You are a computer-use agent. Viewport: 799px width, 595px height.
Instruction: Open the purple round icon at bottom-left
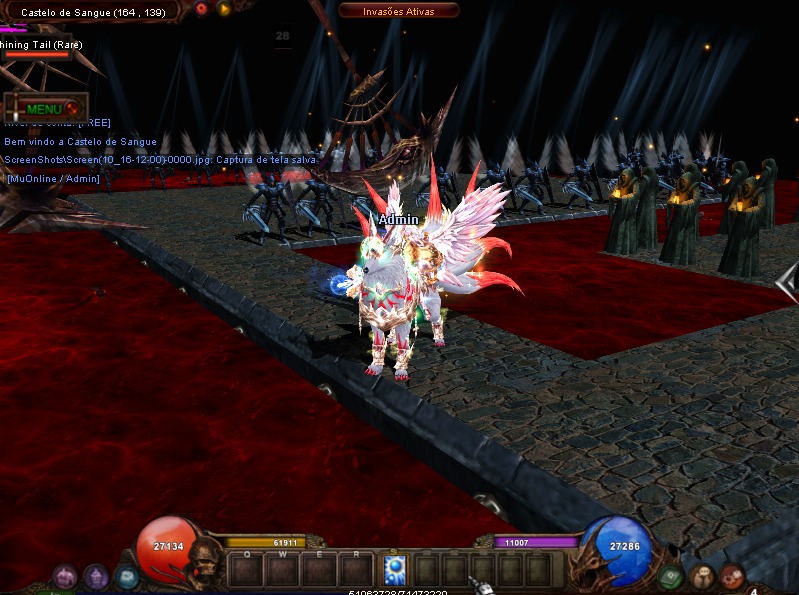tap(96, 576)
